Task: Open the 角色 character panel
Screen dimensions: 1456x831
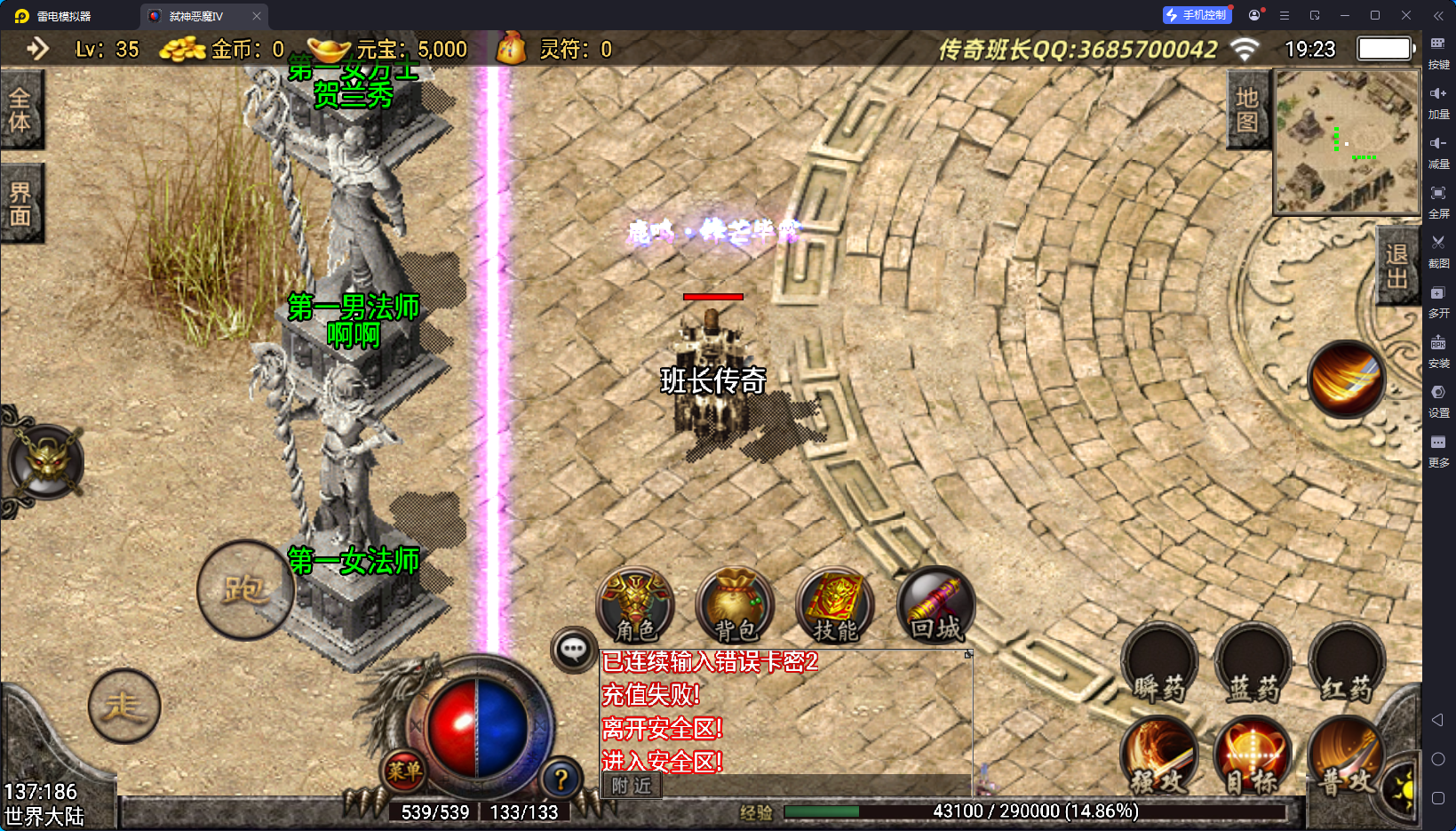Action: pyautogui.click(x=635, y=606)
